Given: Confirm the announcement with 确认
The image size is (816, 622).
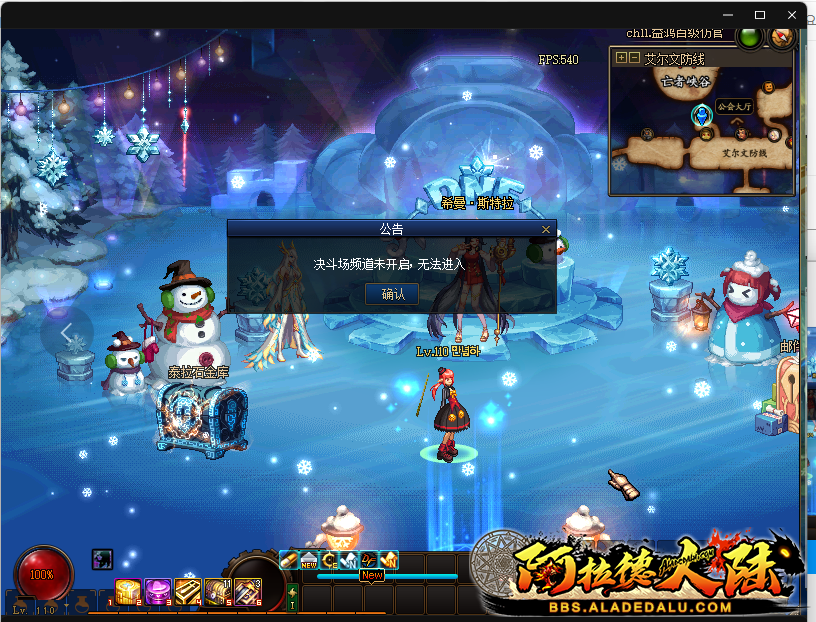Looking at the screenshot, I should [392, 294].
